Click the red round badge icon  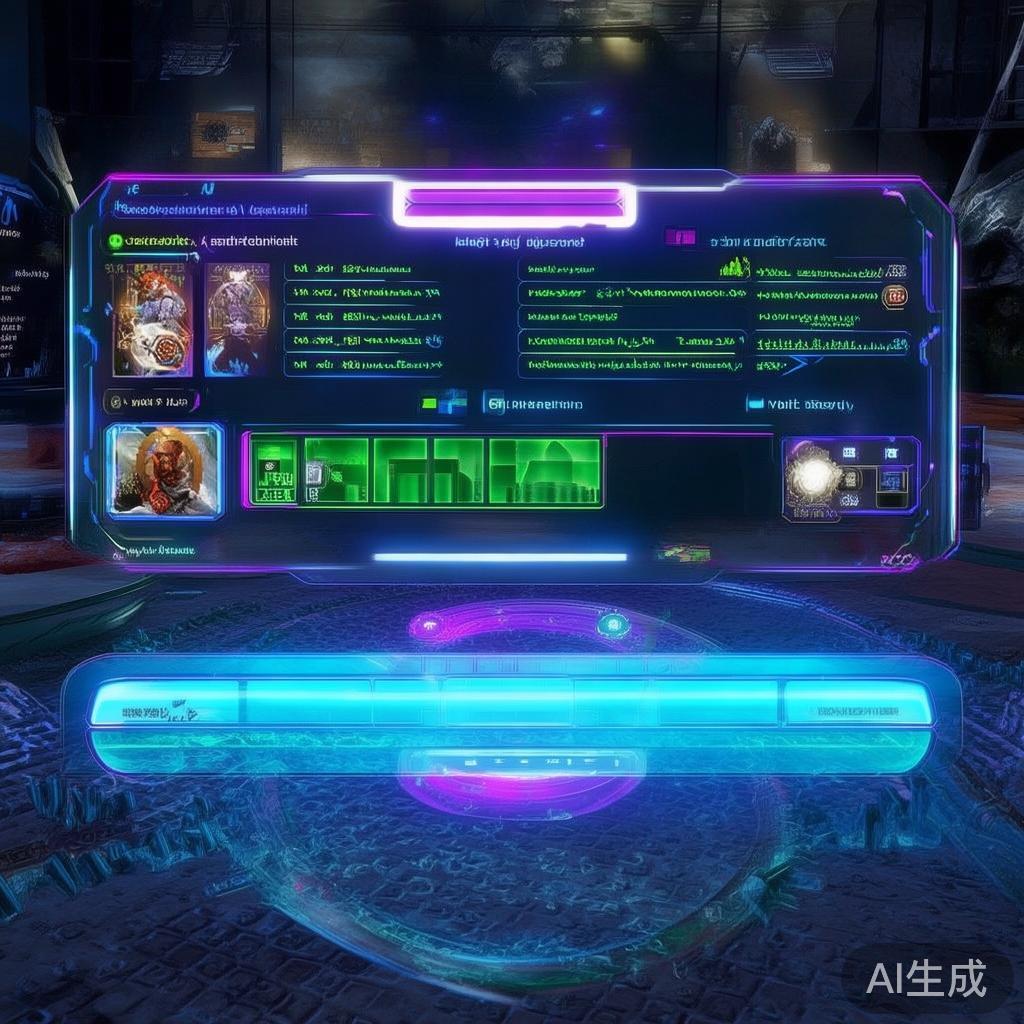pyautogui.click(x=894, y=295)
